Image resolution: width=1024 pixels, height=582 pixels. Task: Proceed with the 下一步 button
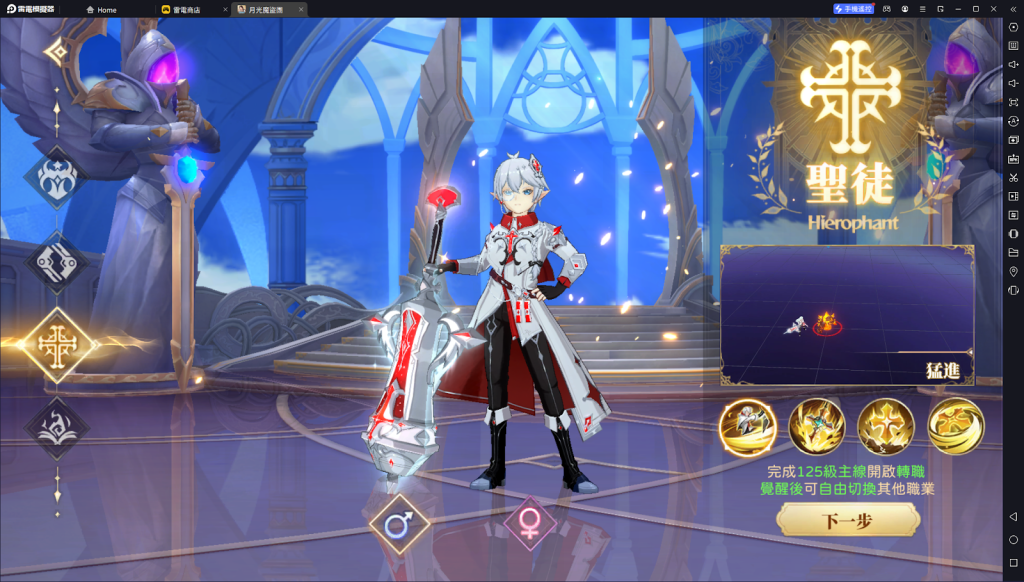click(848, 520)
